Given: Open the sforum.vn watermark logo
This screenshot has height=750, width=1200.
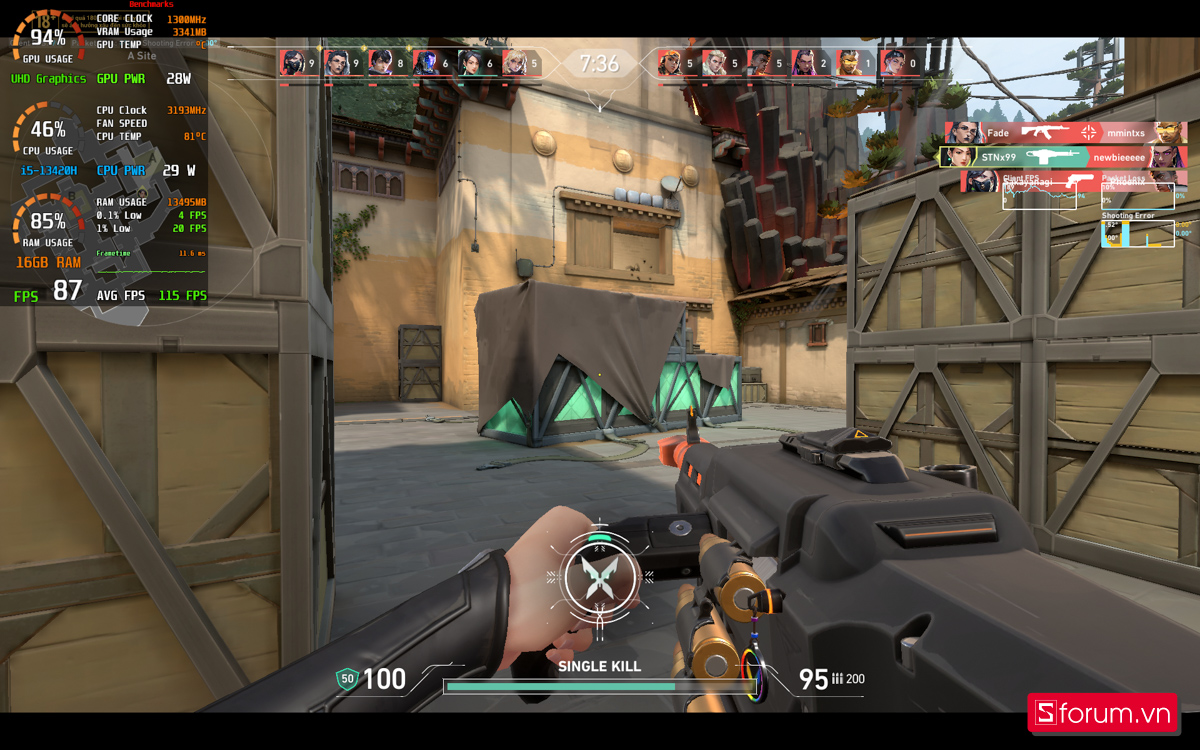Looking at the screenshot, I should pos(1102,713).
